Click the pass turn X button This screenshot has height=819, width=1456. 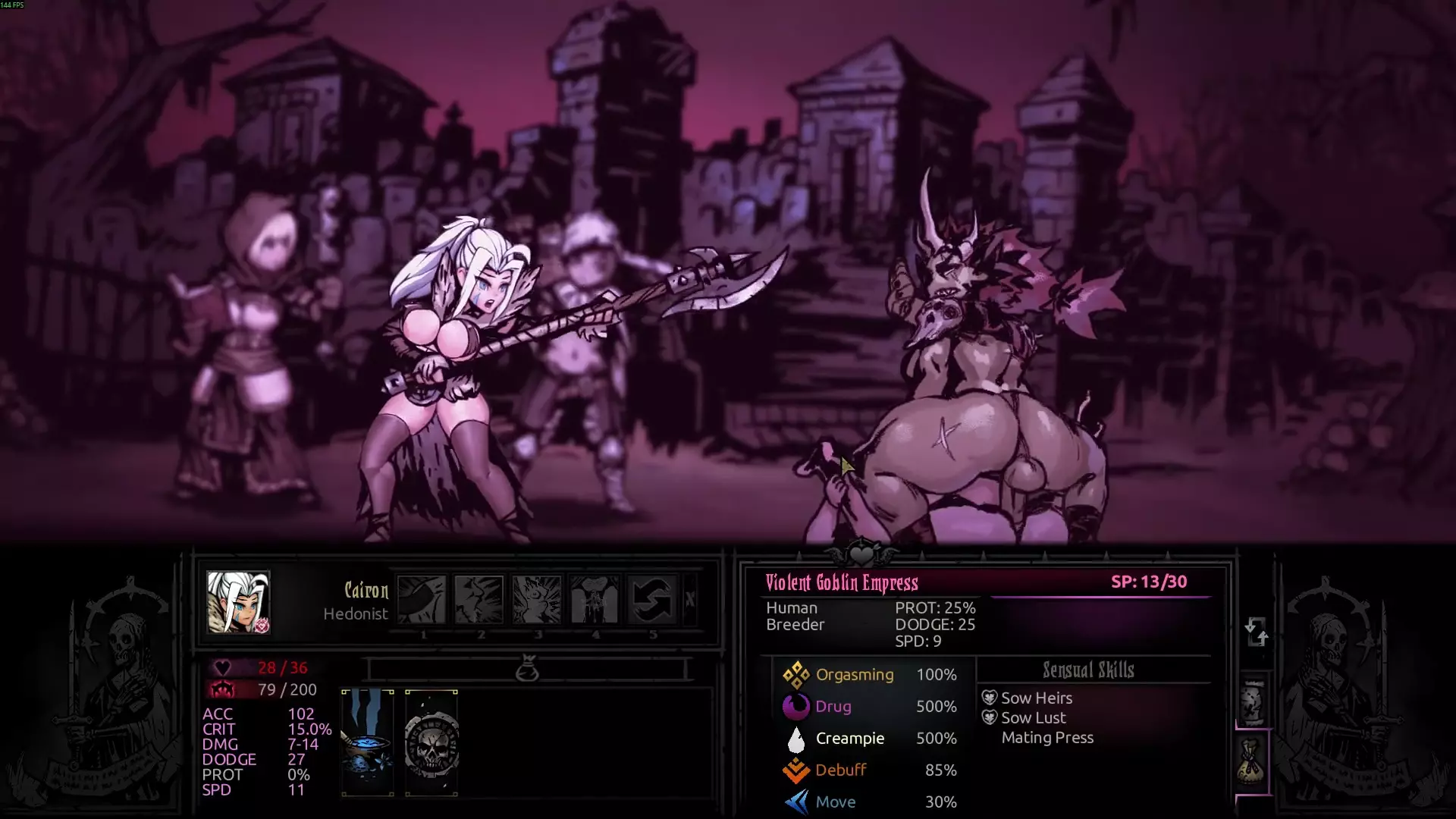pyautogui.click(x=689, y=600)
